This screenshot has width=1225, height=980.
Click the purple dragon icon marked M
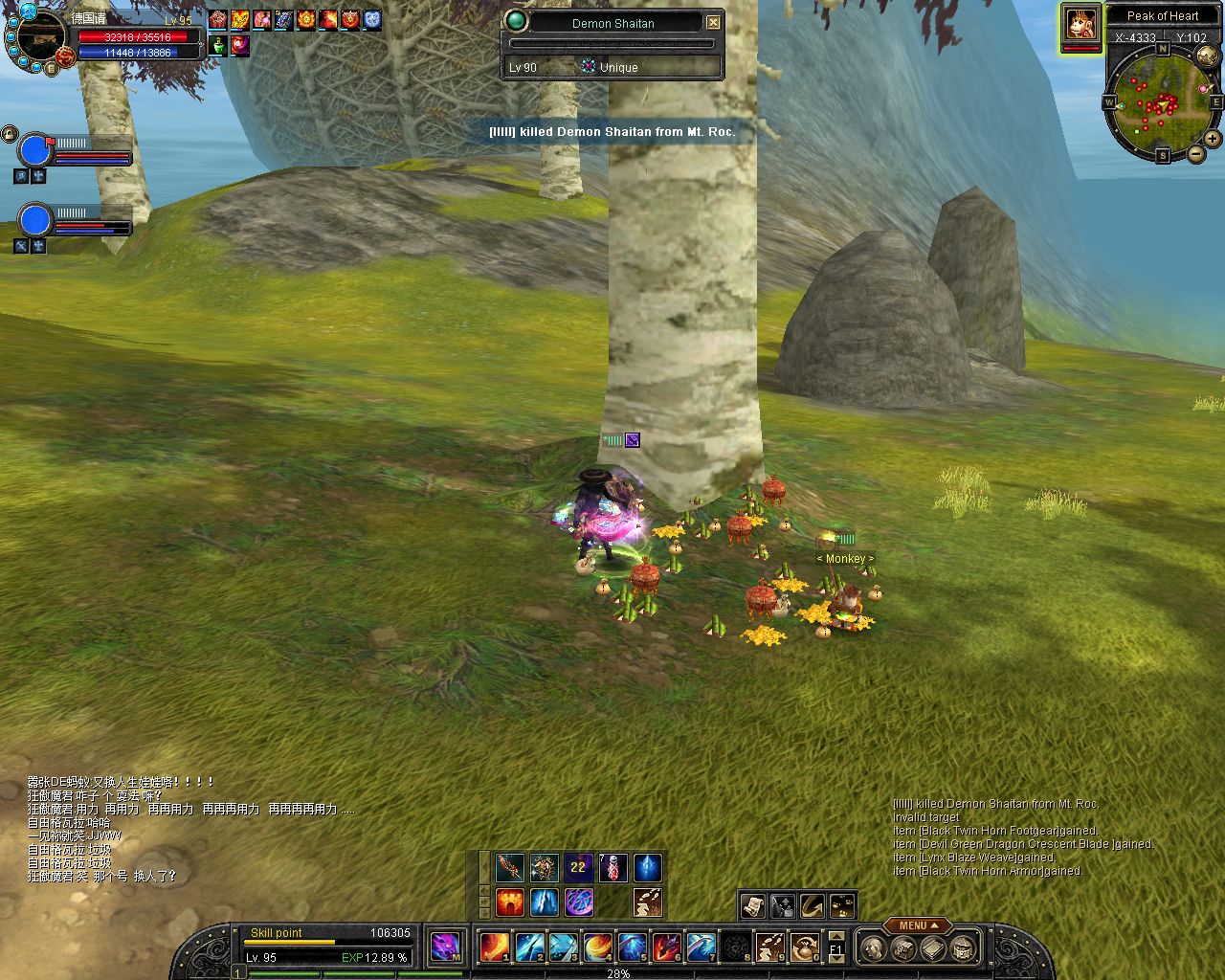(446, 947)
